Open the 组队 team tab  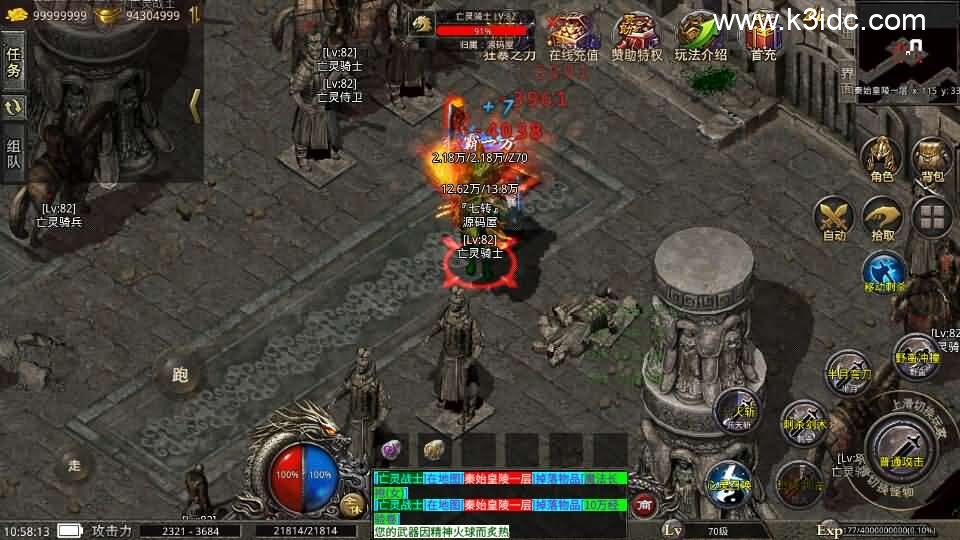14,153
